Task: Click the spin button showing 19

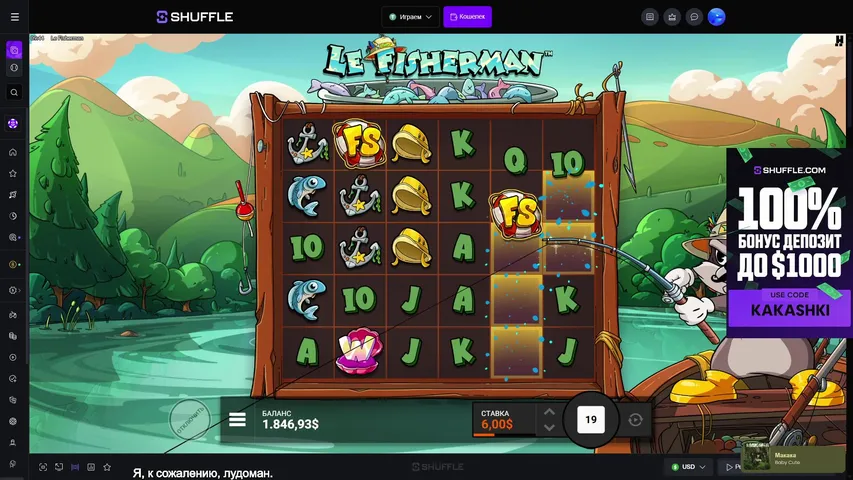Action: [590, 420]
